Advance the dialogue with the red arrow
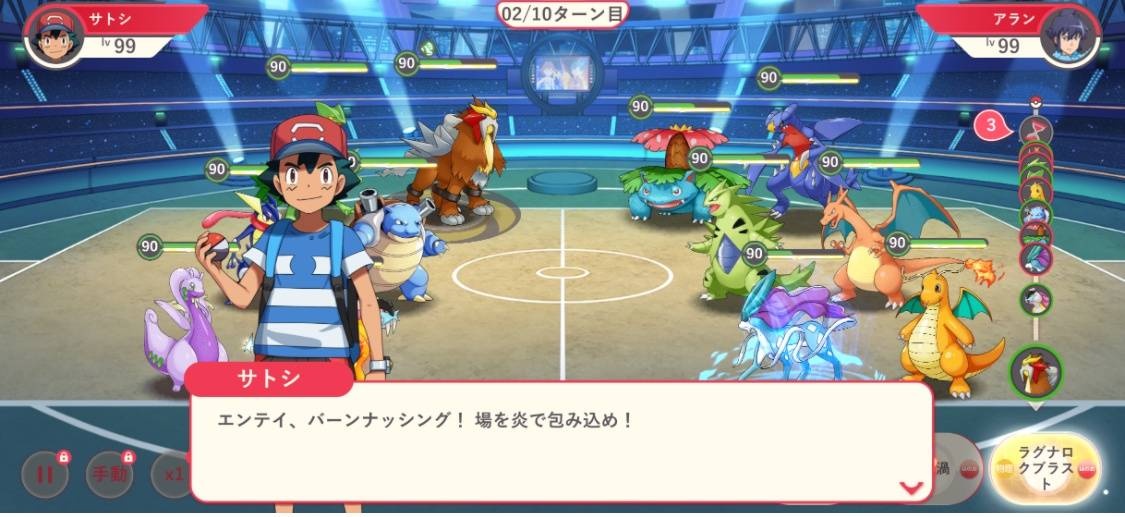This screenshot has height=517, width=1125. point(910,487)
